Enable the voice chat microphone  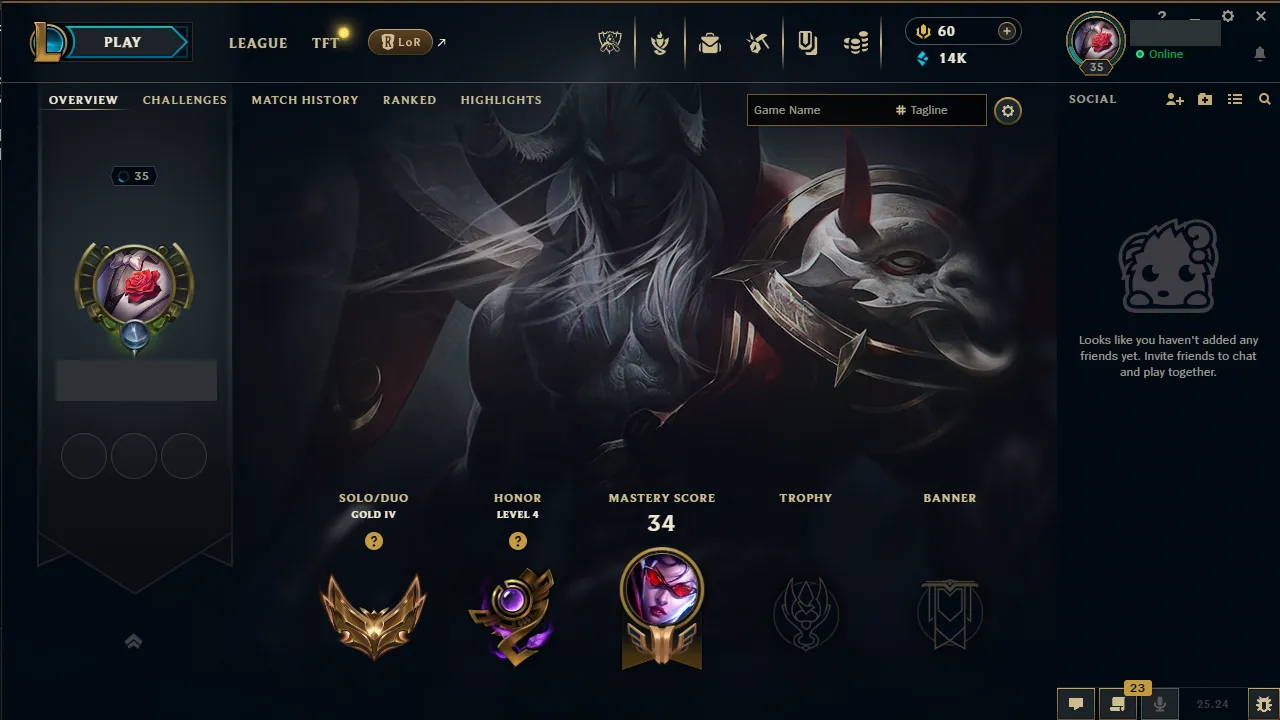pyautogui.click(x=1160, y=704)
